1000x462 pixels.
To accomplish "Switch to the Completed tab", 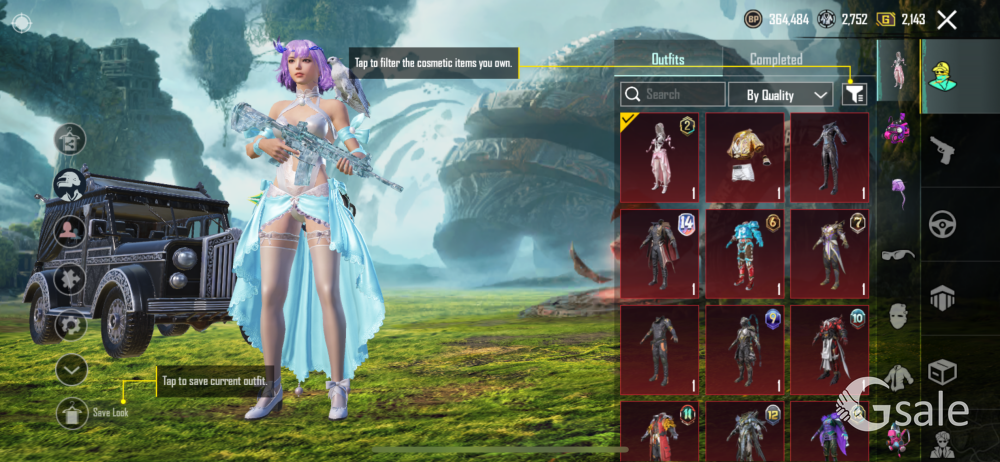I will (776, 59).
